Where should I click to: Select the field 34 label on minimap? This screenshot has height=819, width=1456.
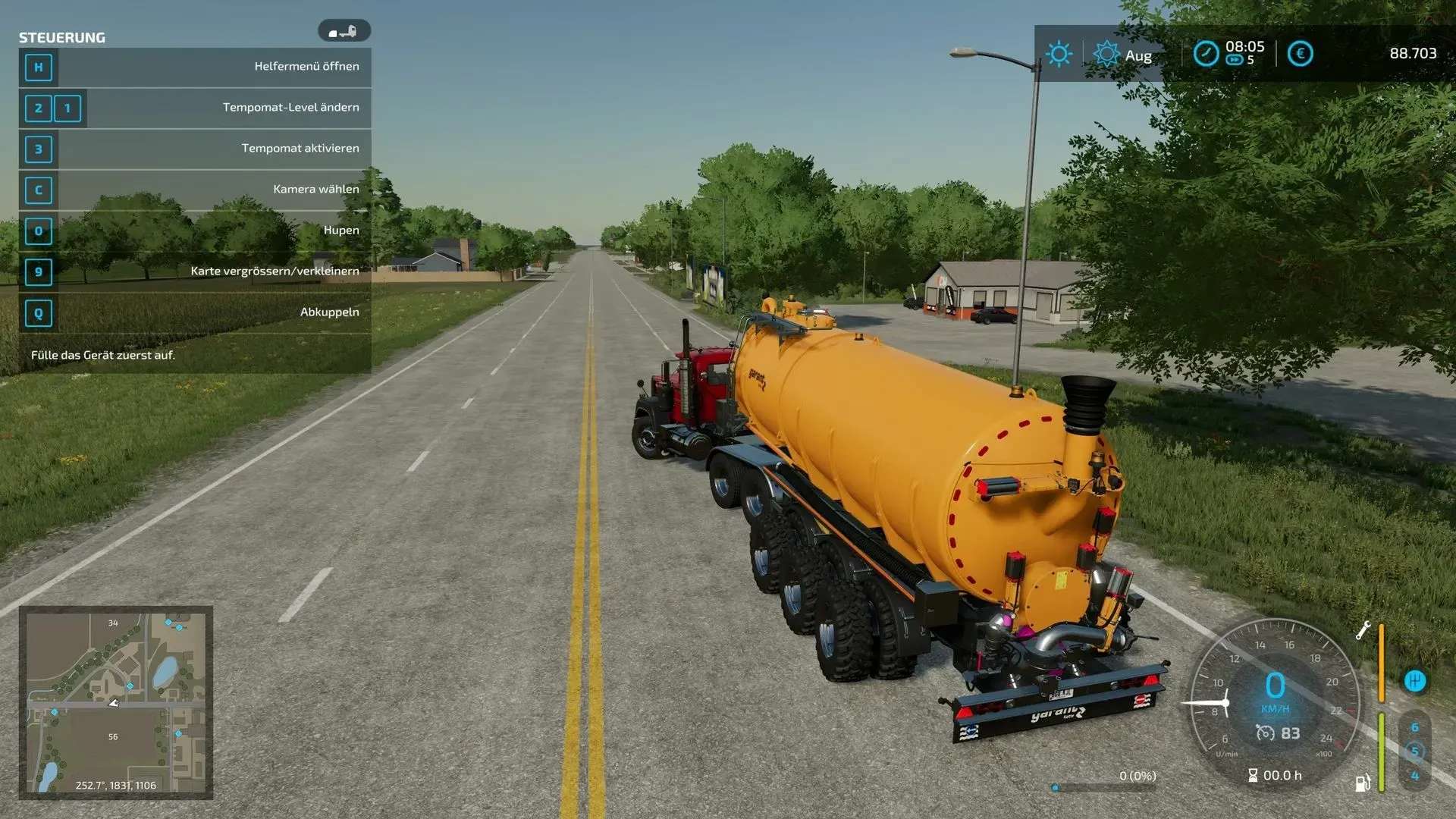113,623
